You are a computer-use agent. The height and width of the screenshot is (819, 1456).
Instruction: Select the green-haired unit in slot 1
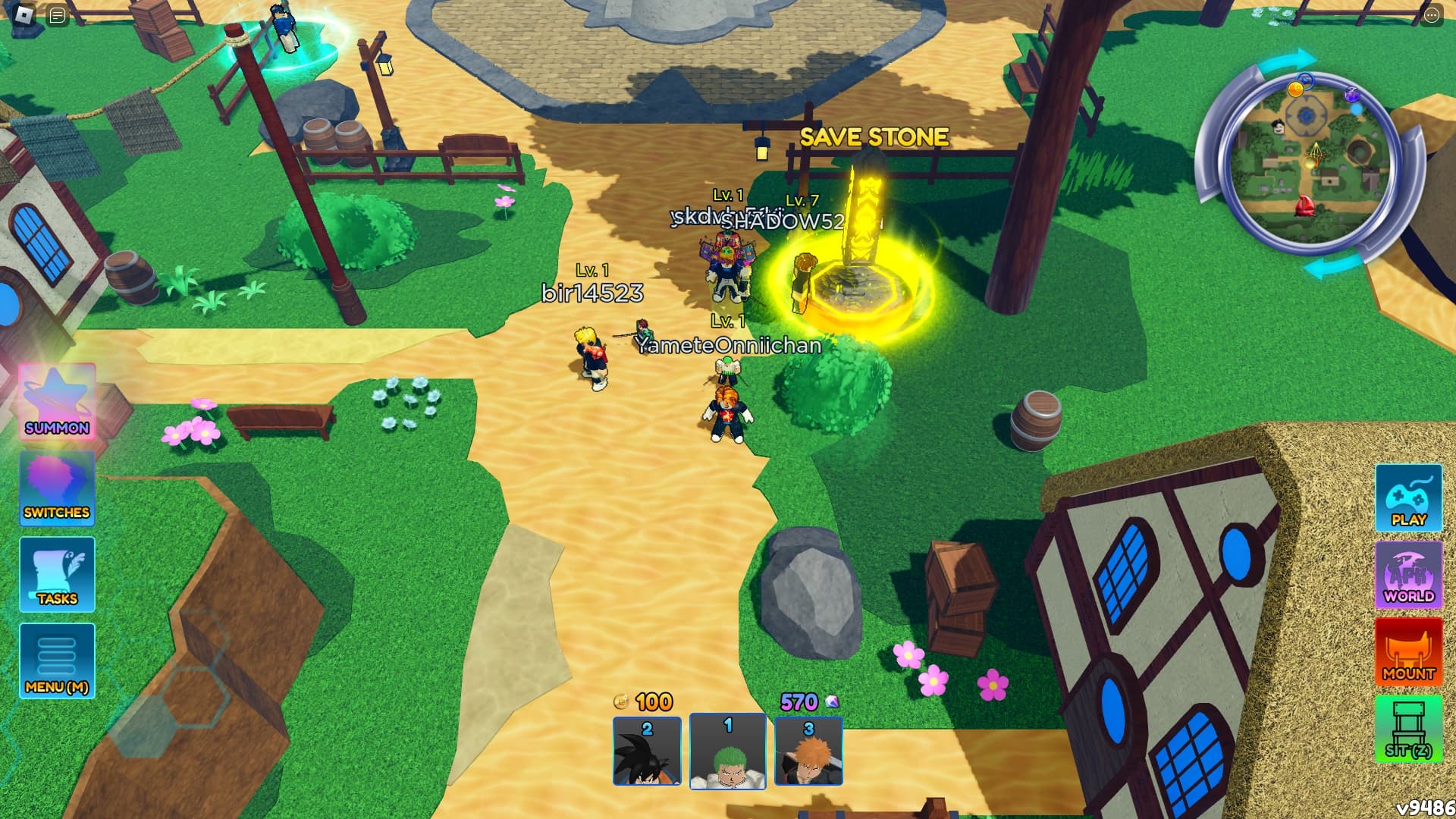pos(727,751)
